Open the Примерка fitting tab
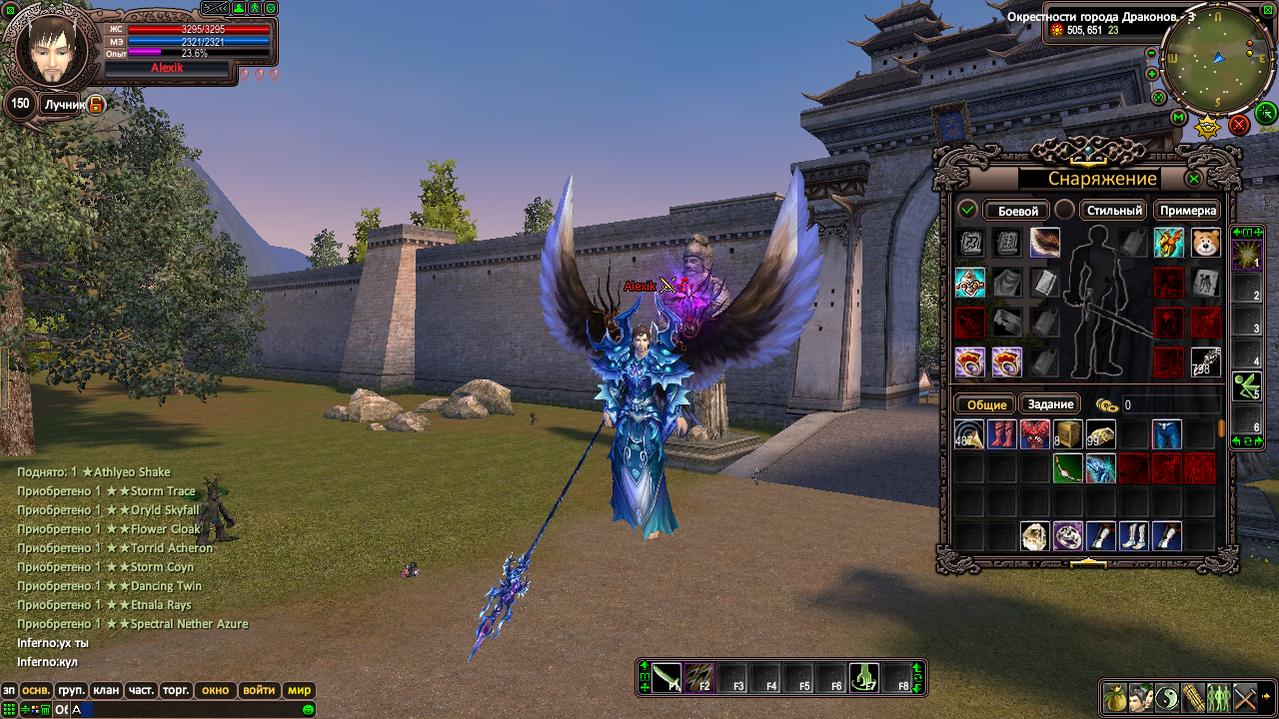The width and height of the screenshot is (1279, 719). click(x=1188, y=210)
